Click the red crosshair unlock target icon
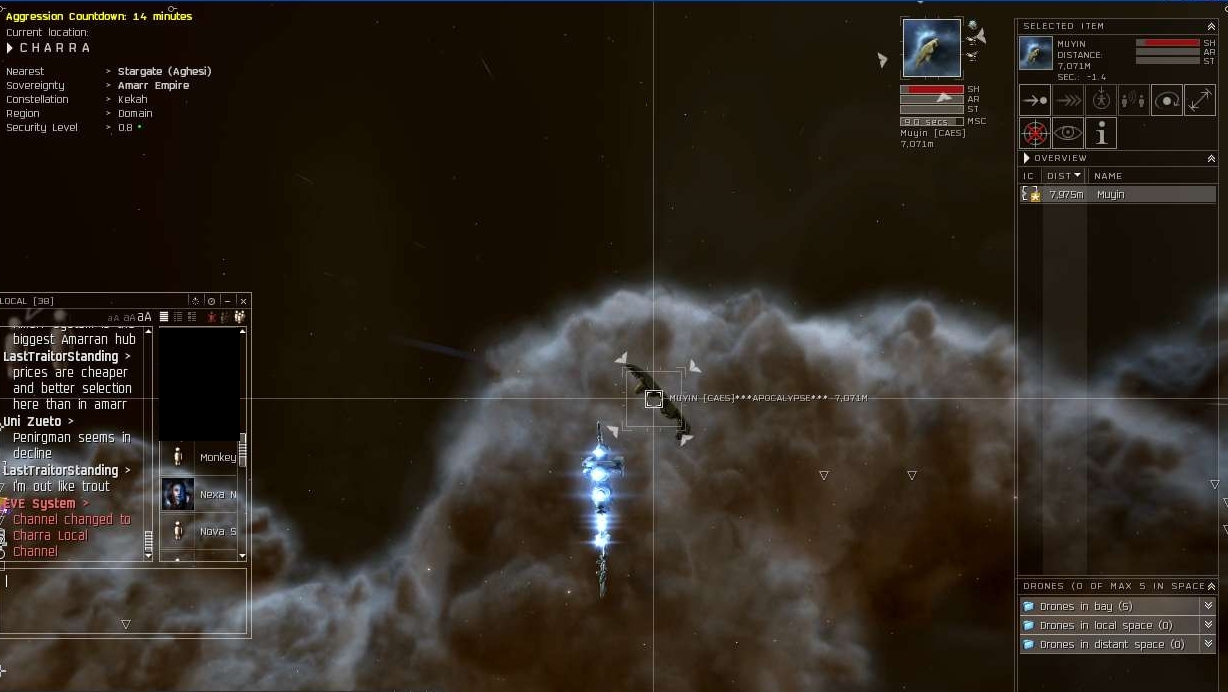1228x692 pixels. coord(1035,133)
